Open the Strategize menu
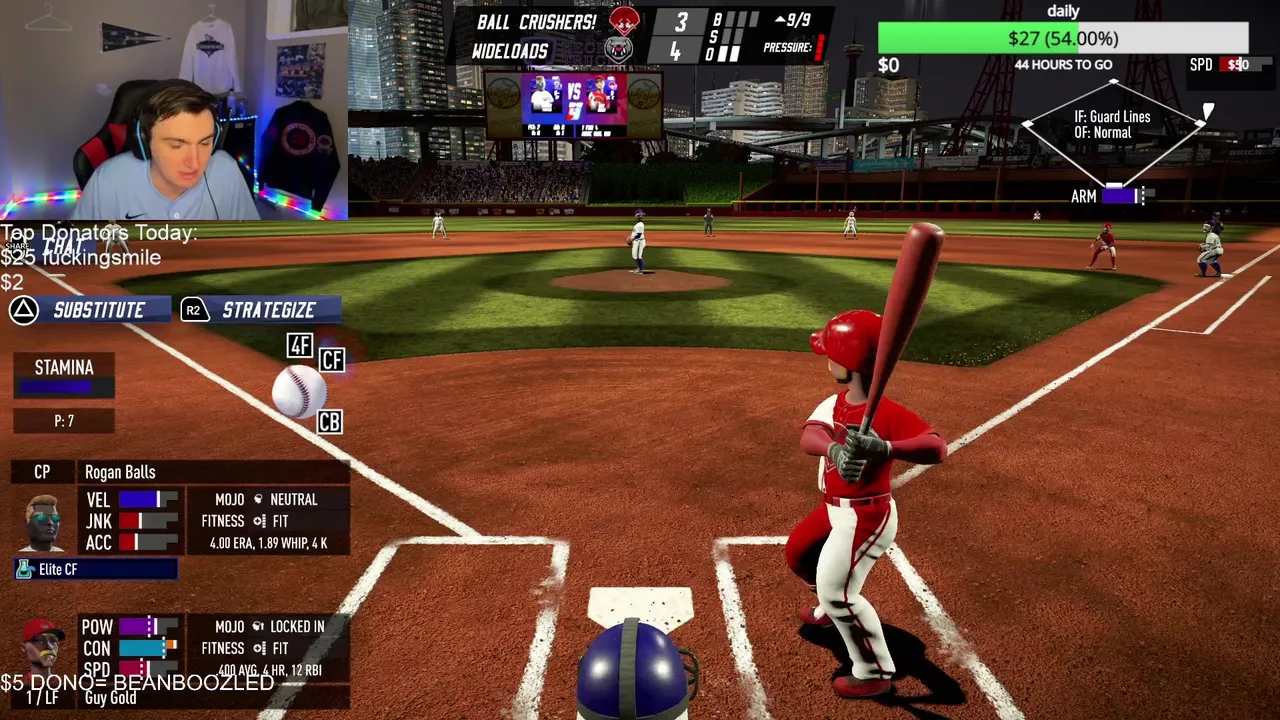This screenshot has width=1280, height=720. click(260, 310)
